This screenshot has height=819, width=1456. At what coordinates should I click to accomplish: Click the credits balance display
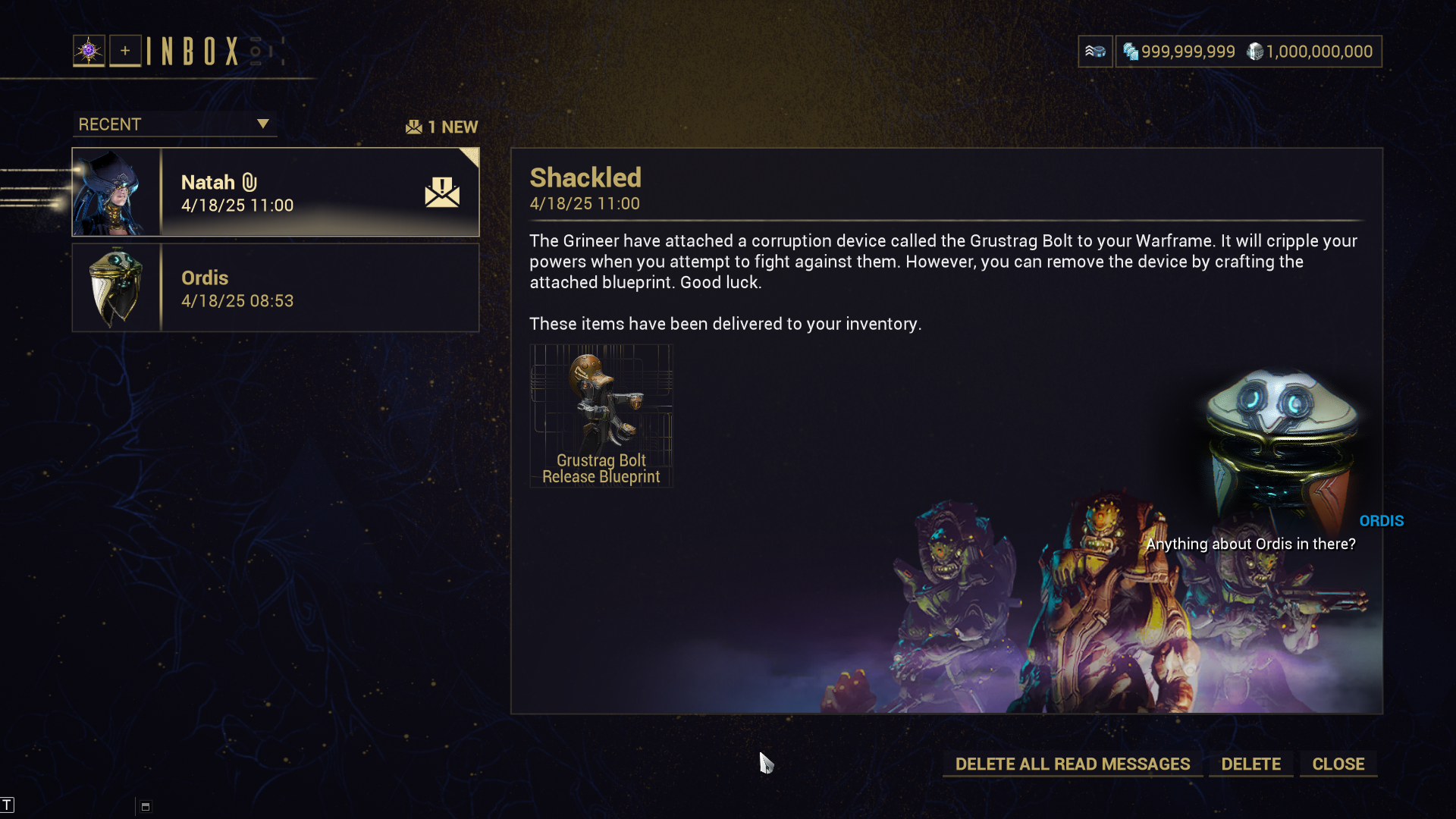pos(1310,52)
